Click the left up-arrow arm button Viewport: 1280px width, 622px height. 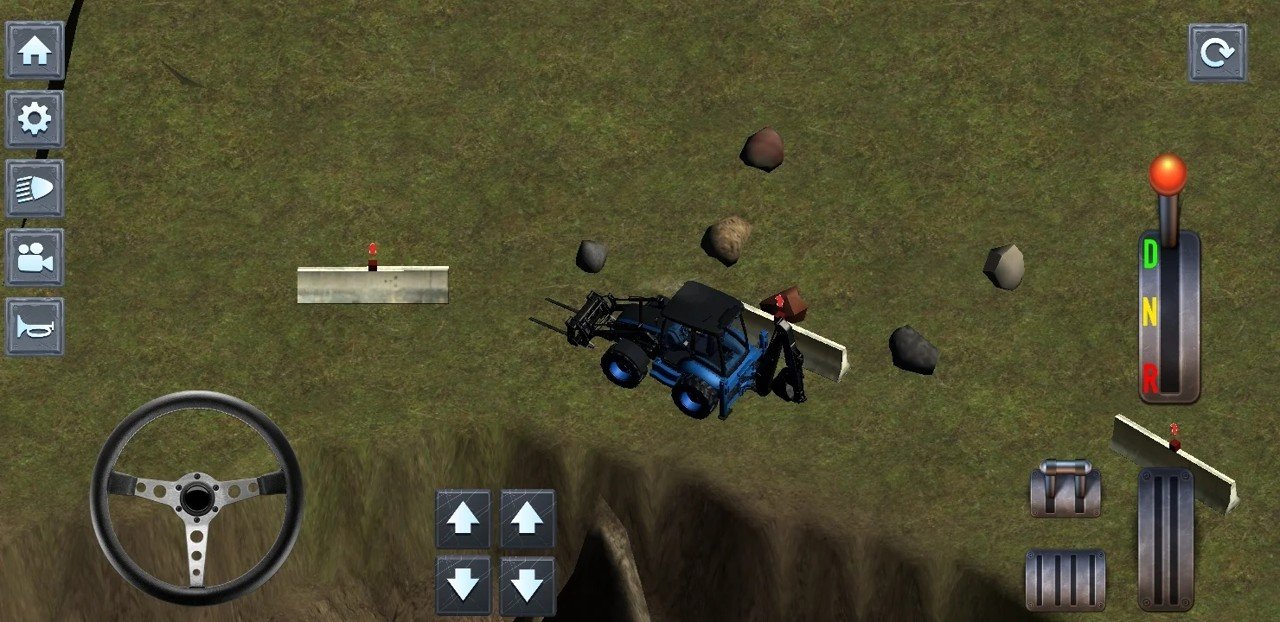point(463,519)
